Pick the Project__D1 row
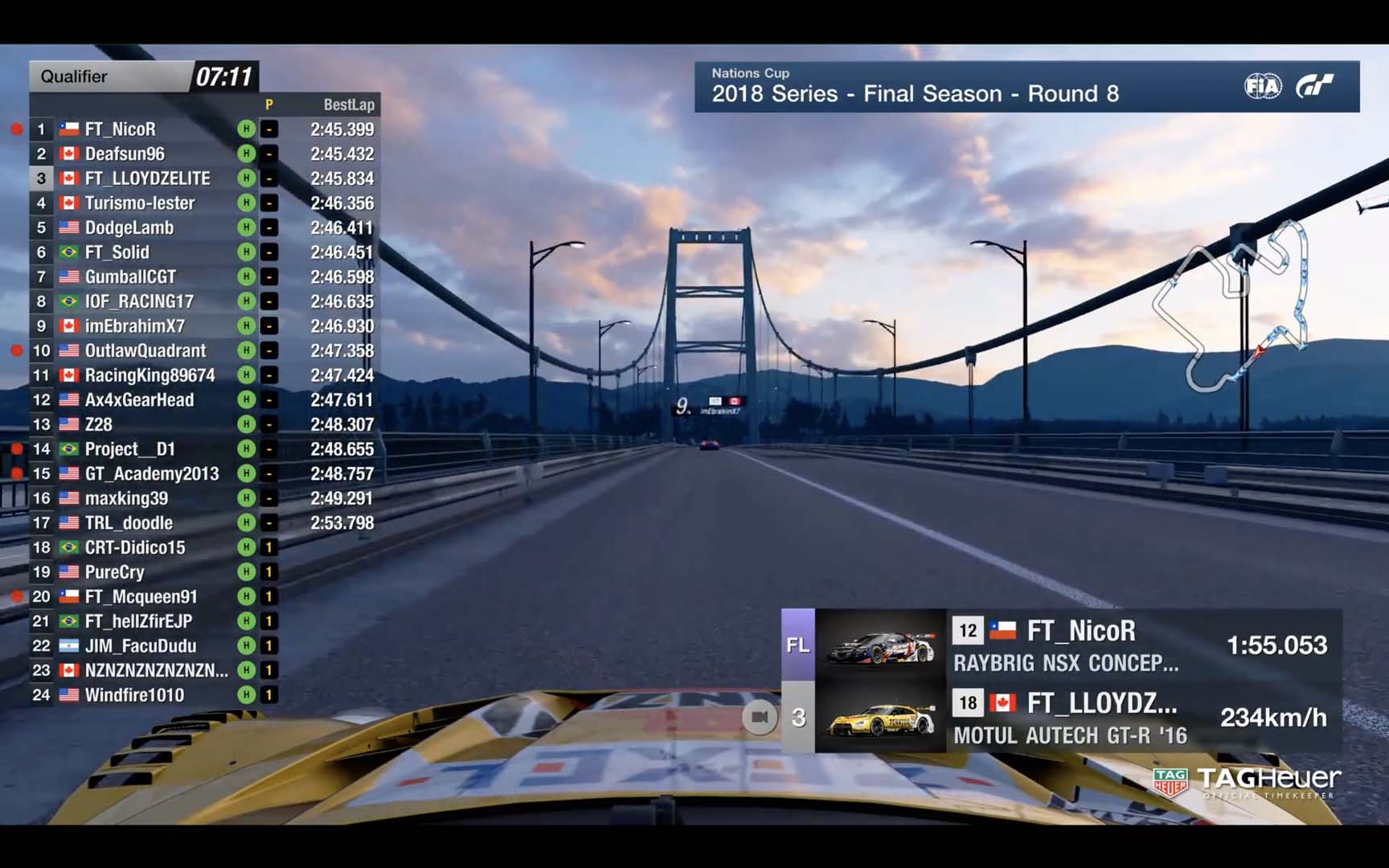The image size is (1389, 868). click(130, 449)
